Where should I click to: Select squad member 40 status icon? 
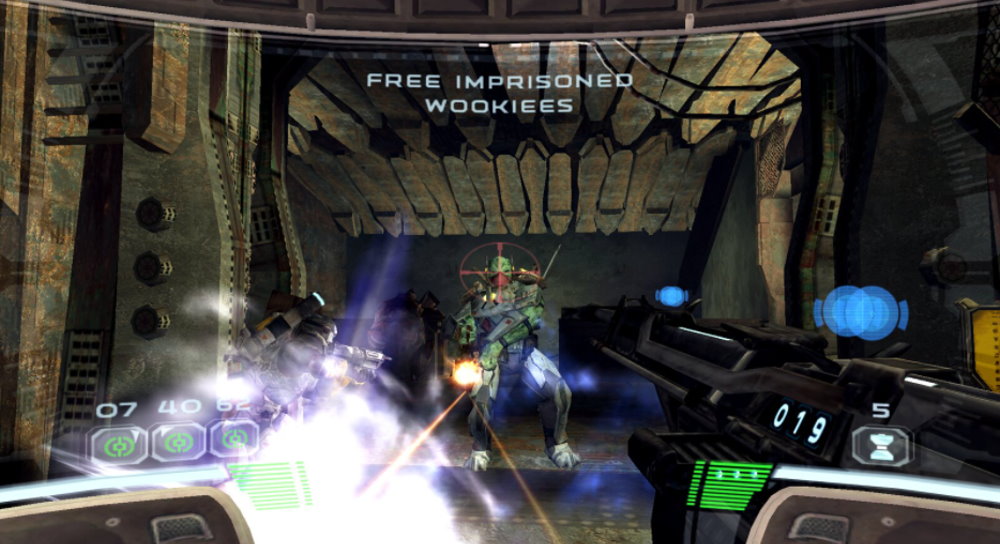click(x=178, y=441)
